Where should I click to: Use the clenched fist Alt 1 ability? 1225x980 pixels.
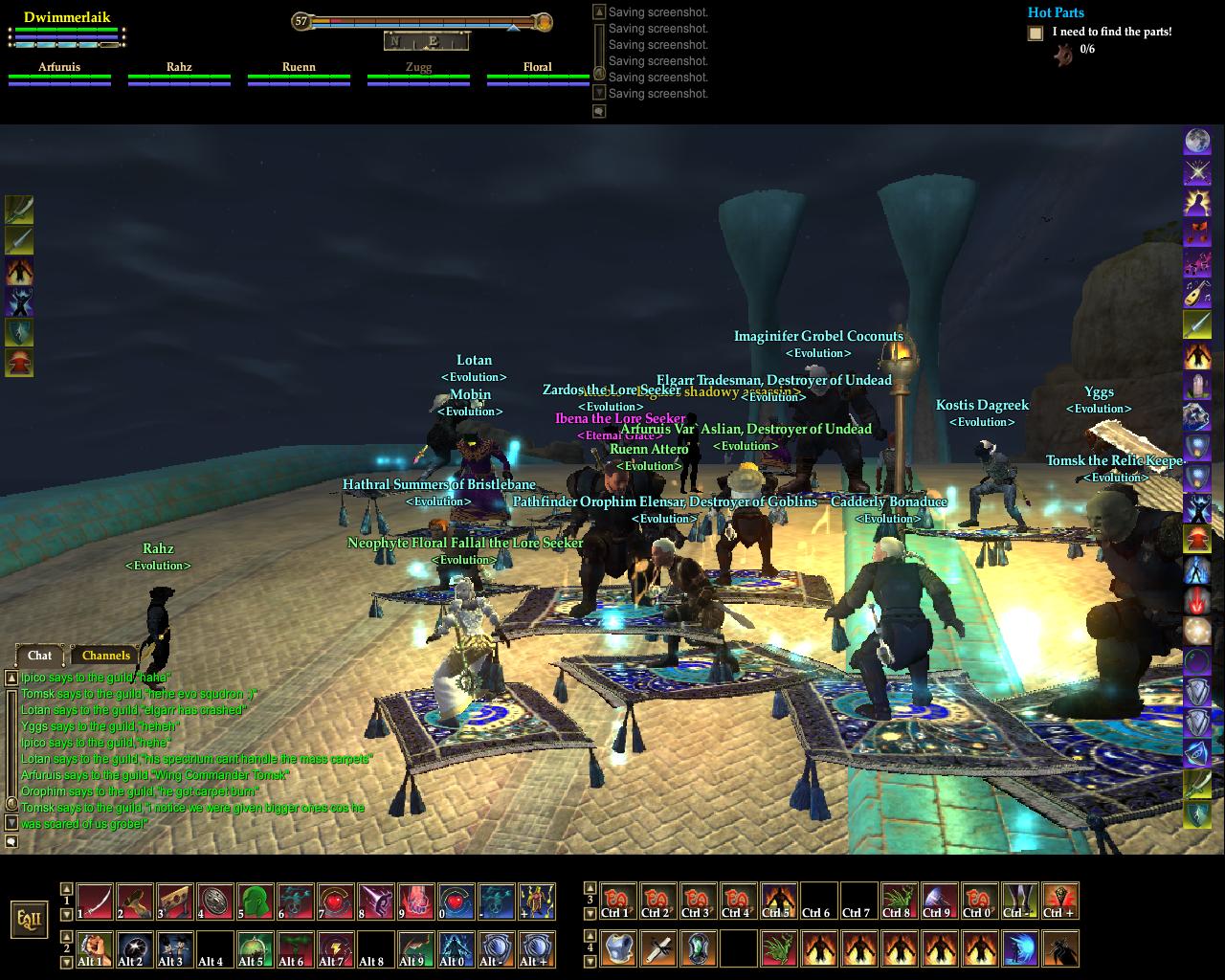point(95,949)
